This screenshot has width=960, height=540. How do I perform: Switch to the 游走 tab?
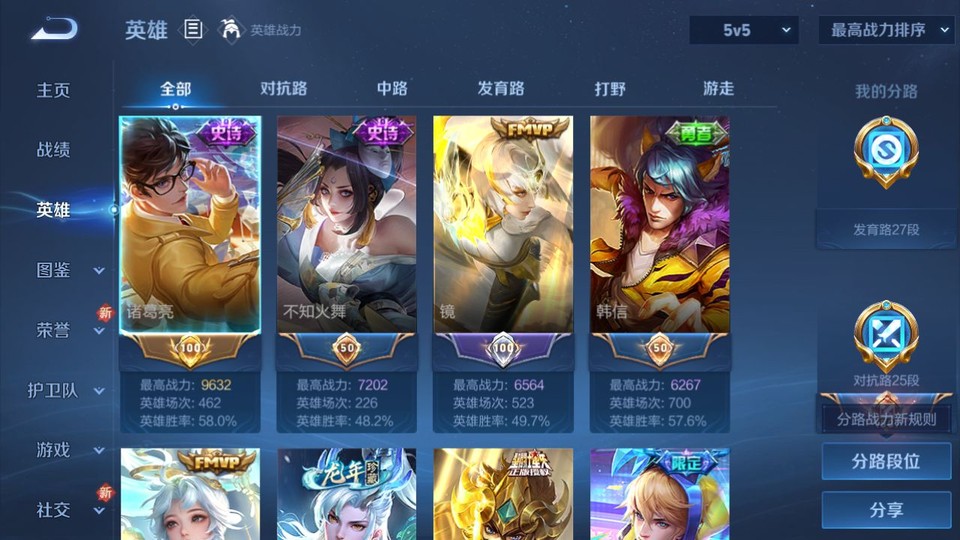(718, 88)
